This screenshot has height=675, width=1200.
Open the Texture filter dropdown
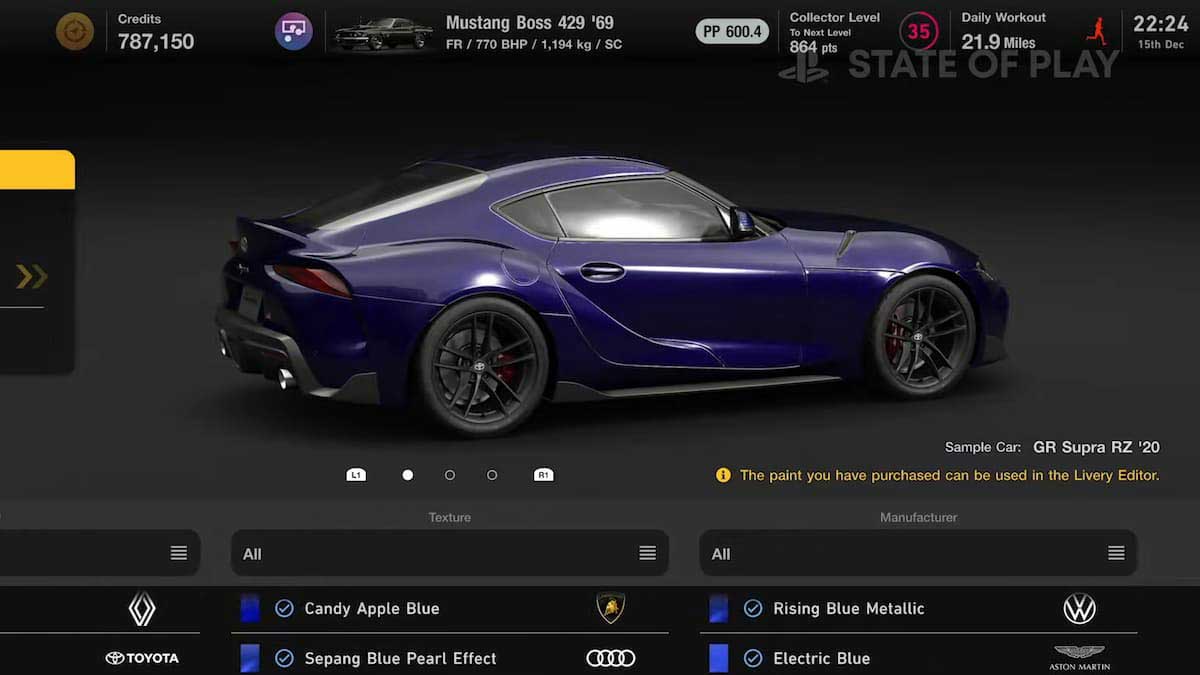click(x=449, y=553)
